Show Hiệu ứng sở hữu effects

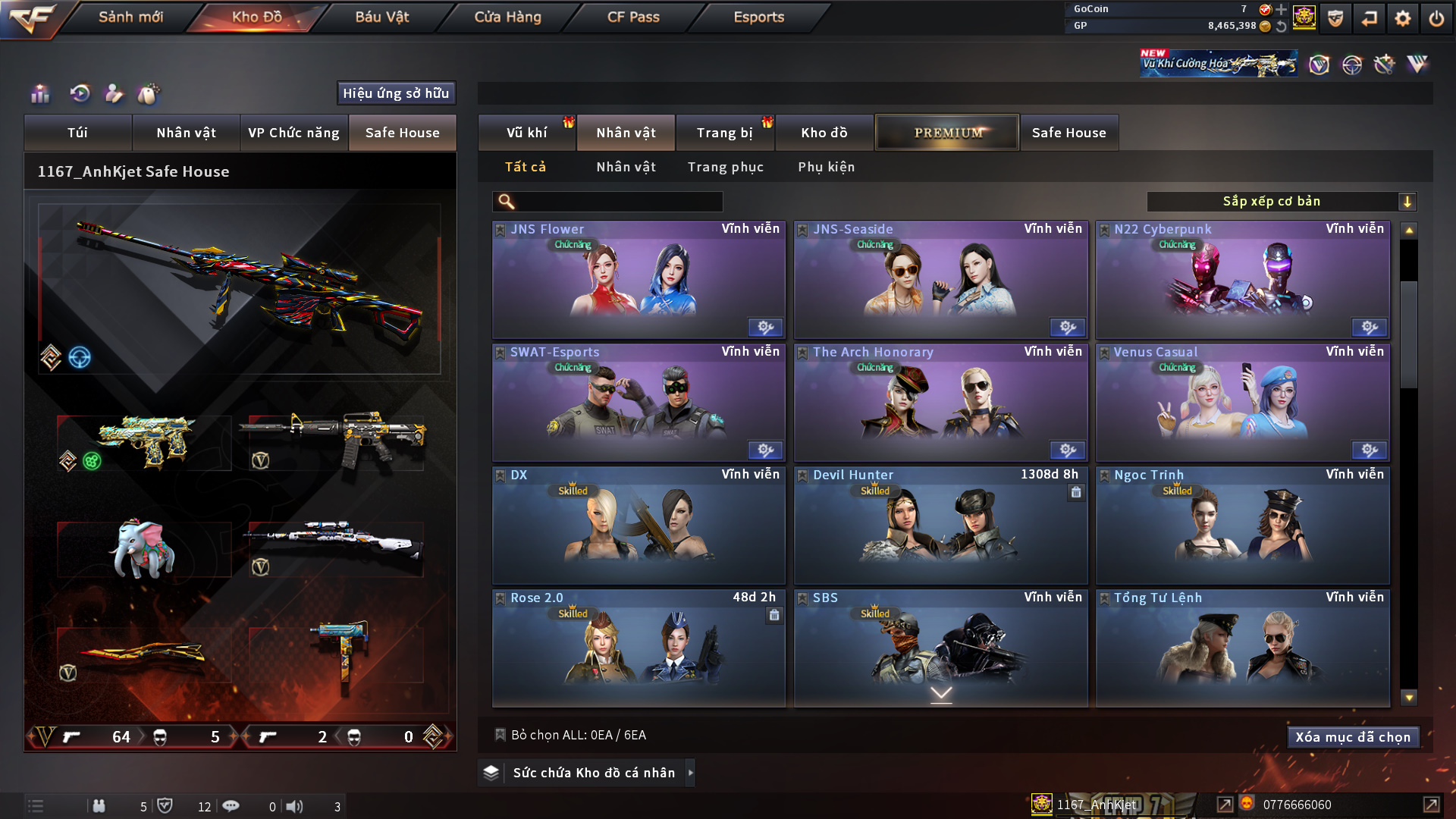396,93
